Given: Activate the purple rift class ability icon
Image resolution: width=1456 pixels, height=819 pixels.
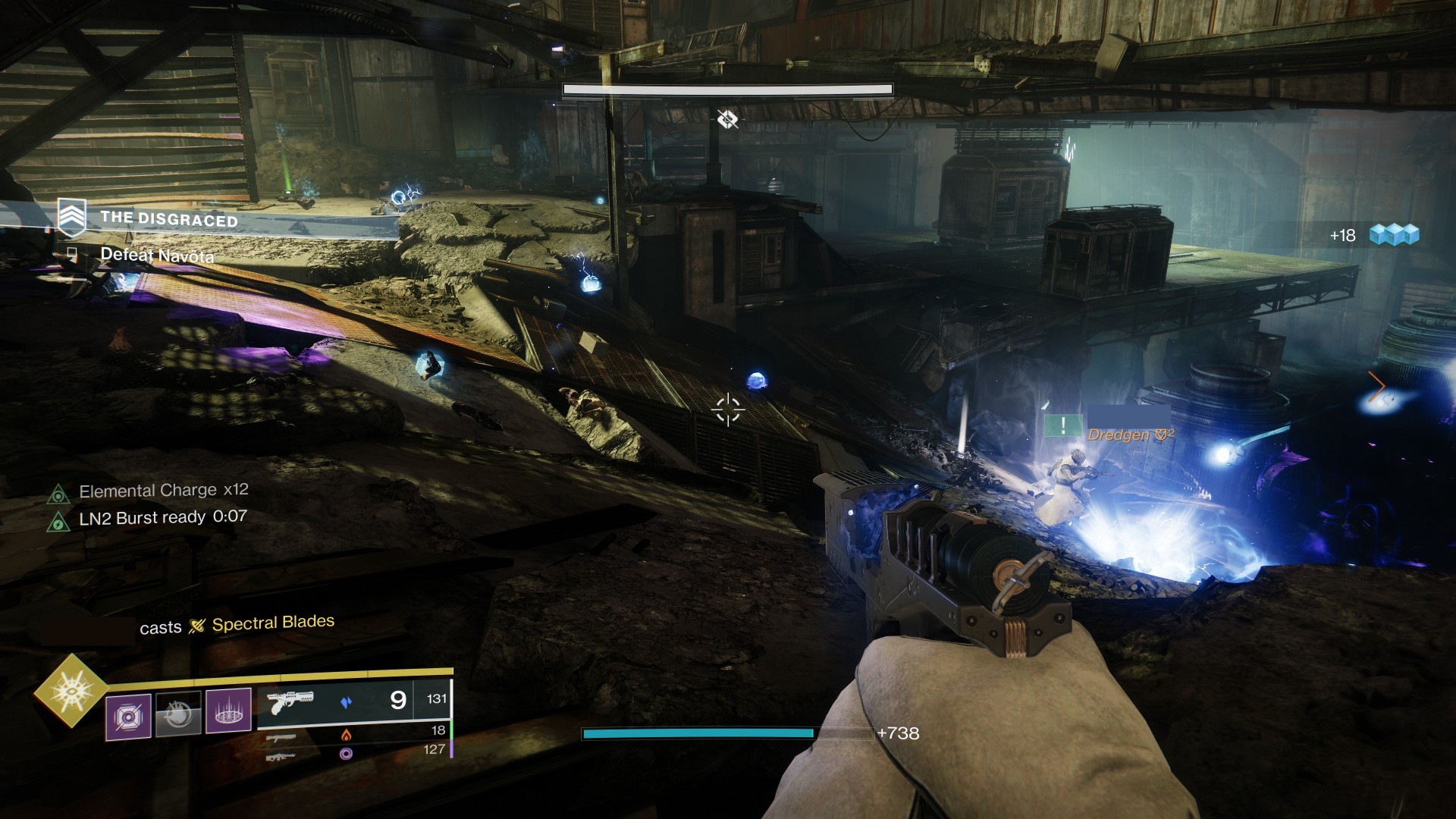Looking at the screenshot, I should pyautogui.click(x=228, y=711).
